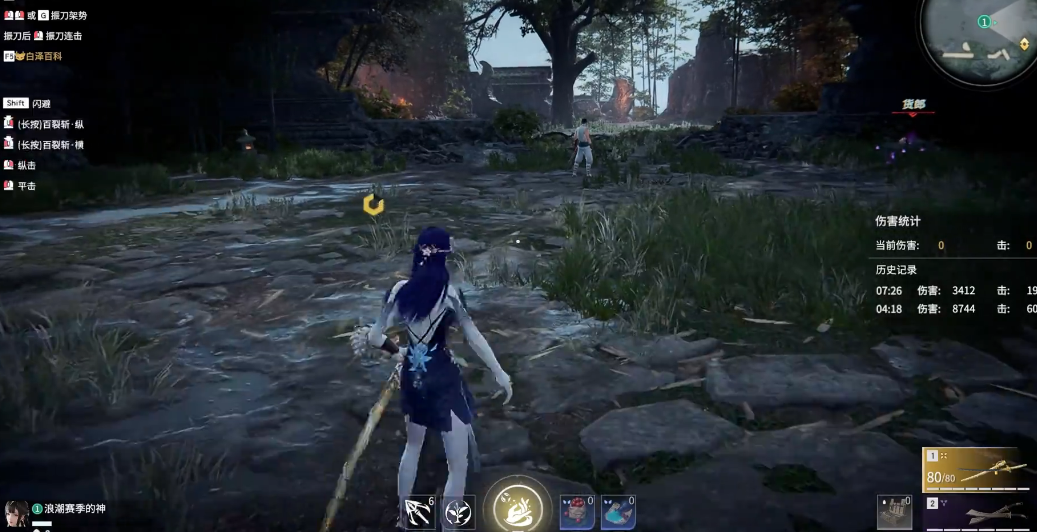
Task: Click the 伤害统计 damage statistics panel header
Action: [x=898, y=221]
